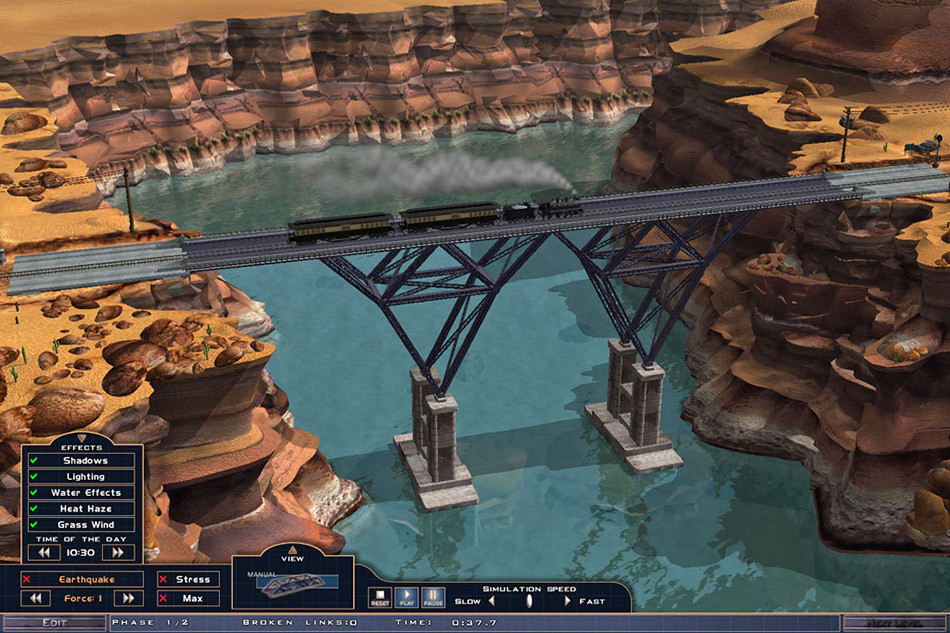Image resolution: width=950 pixels, height=633 pixels.
Task: Collapse the Effects panel arrow
Action: (x=82, y=438)
